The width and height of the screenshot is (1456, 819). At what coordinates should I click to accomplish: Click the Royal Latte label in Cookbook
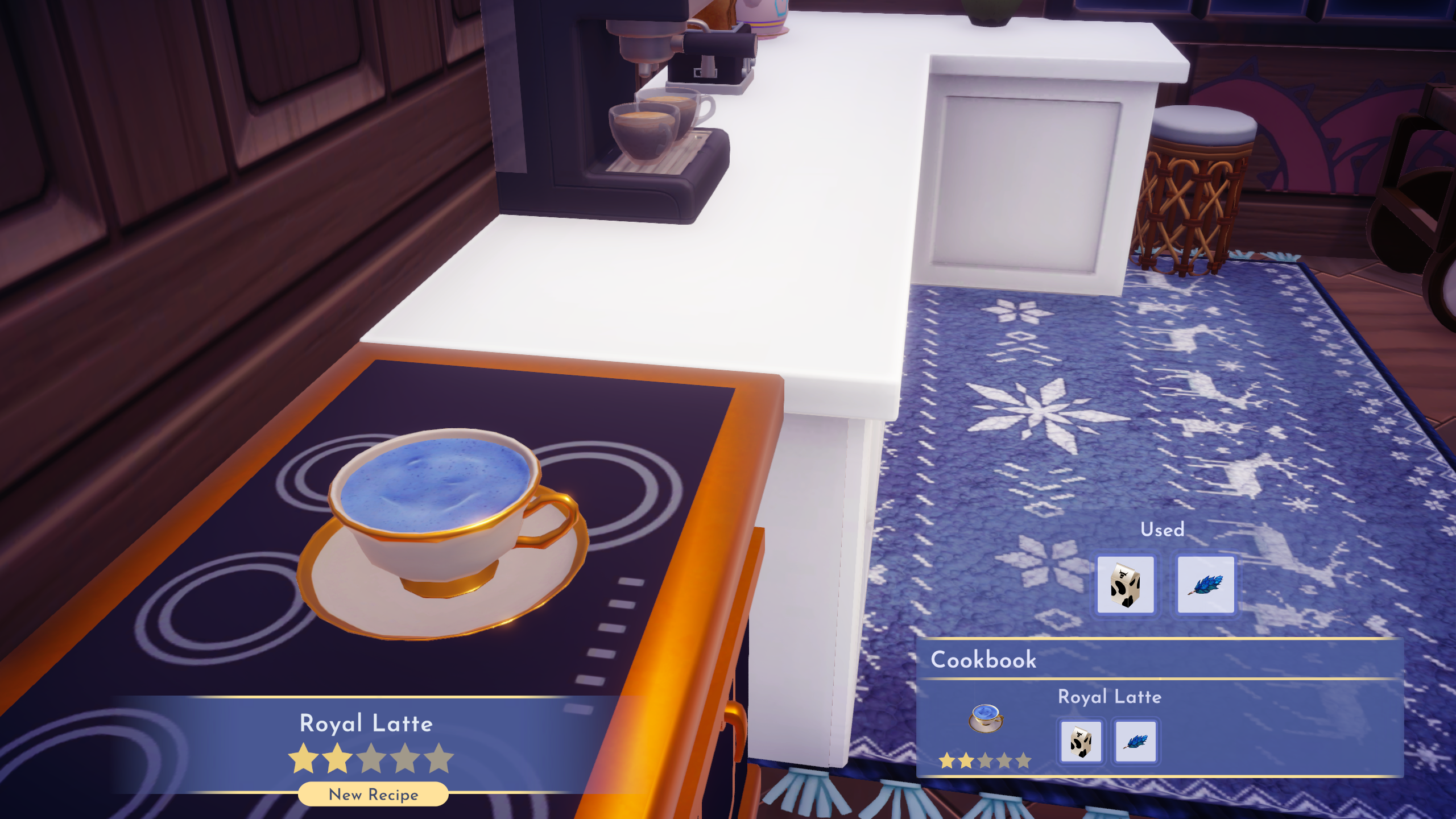[1109, 697]
